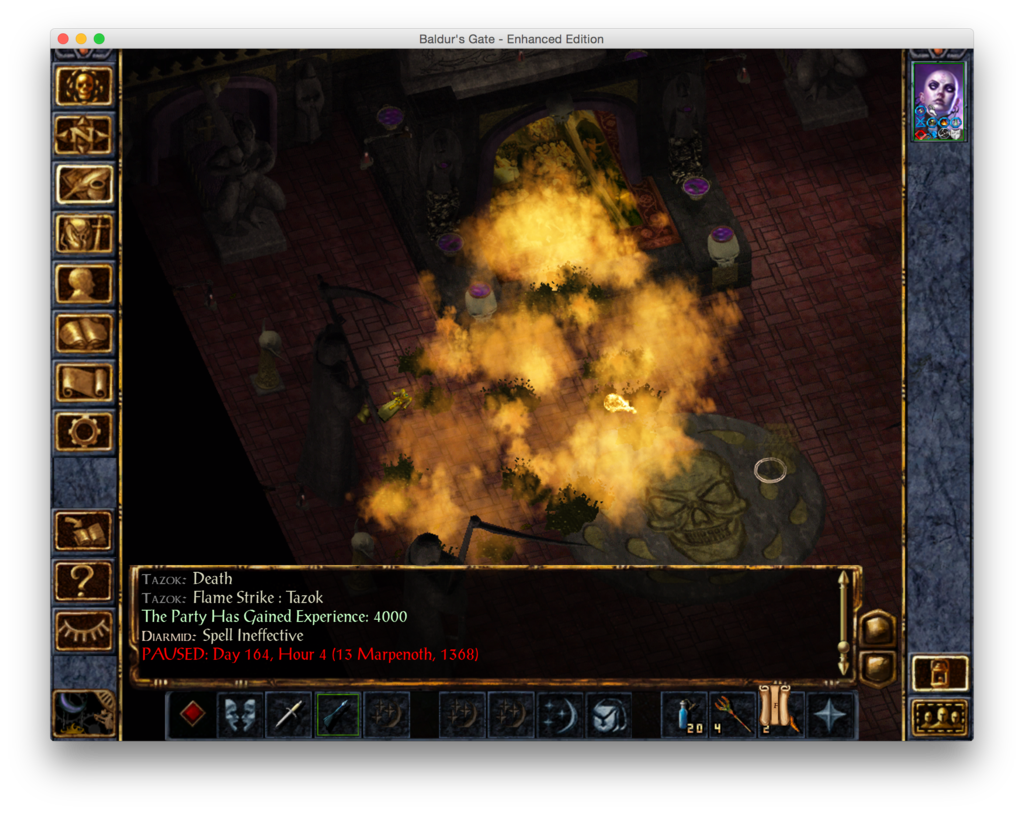Select the purple-faced character portrait
The width and height of the screenshot is (1024, 813).
(x=939, y=101)
